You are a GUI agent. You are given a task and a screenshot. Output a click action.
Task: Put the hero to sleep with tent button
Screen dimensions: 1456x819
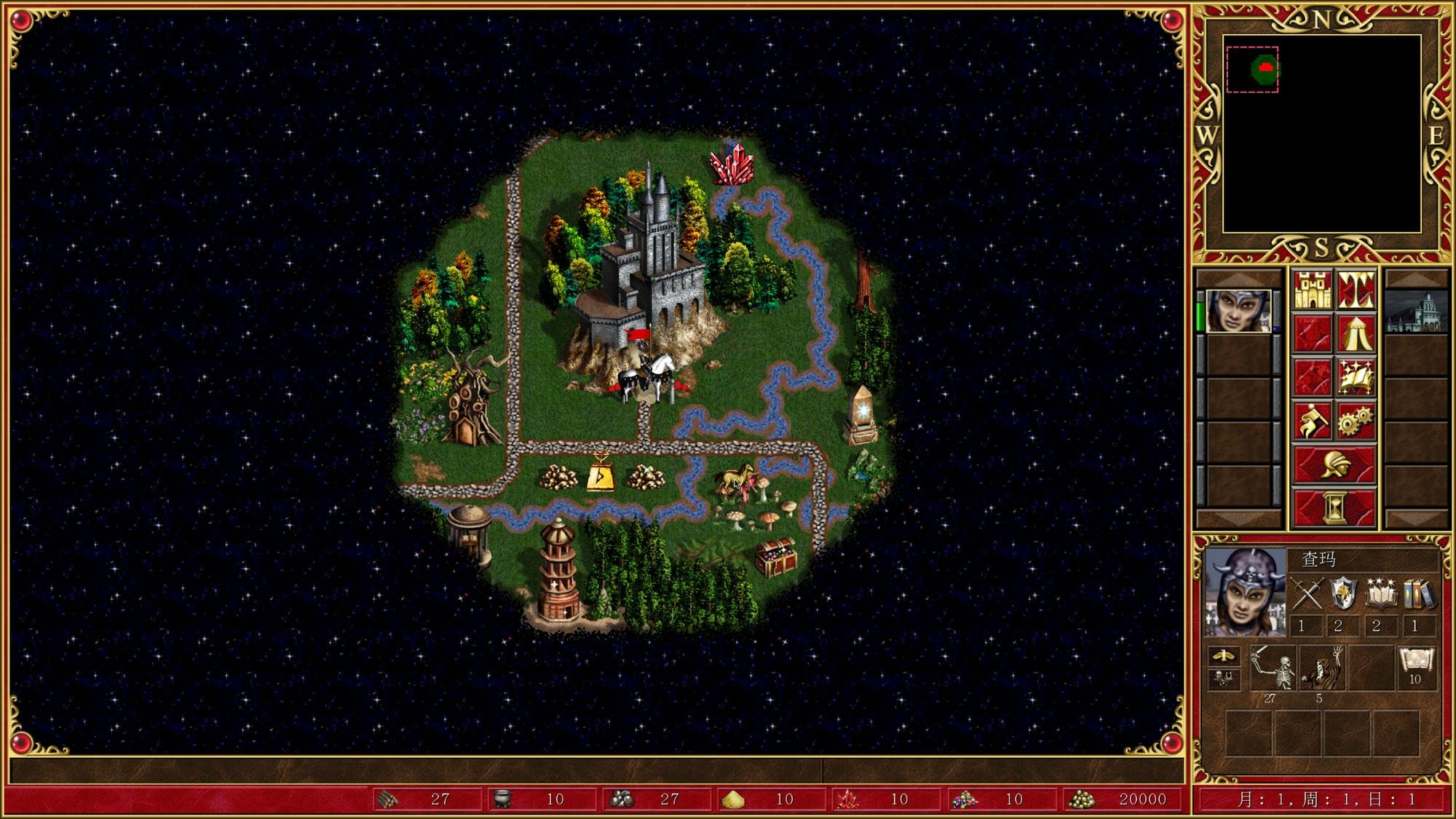(x=1356, y=333)
